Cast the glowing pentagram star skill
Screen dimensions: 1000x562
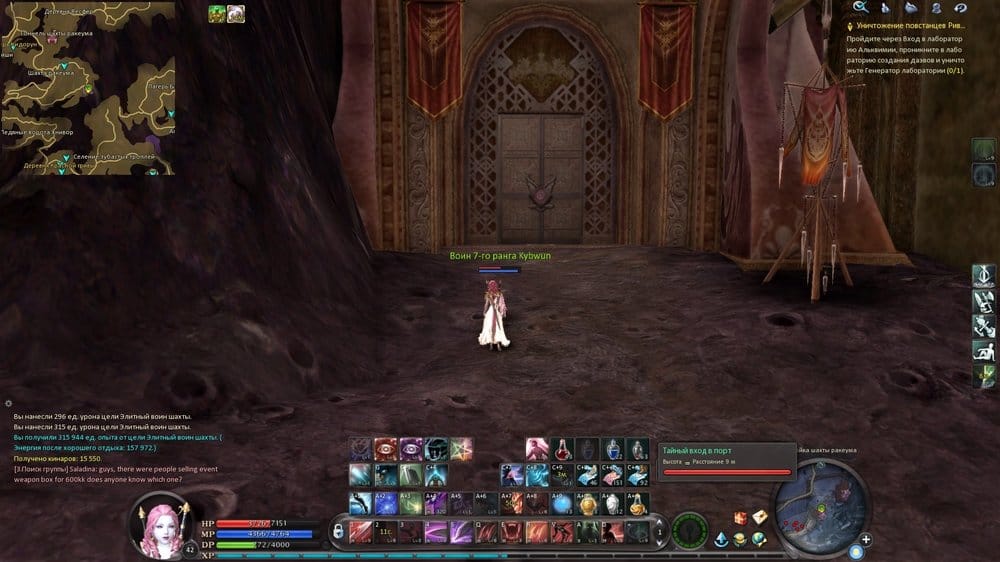tap(460, 449)
